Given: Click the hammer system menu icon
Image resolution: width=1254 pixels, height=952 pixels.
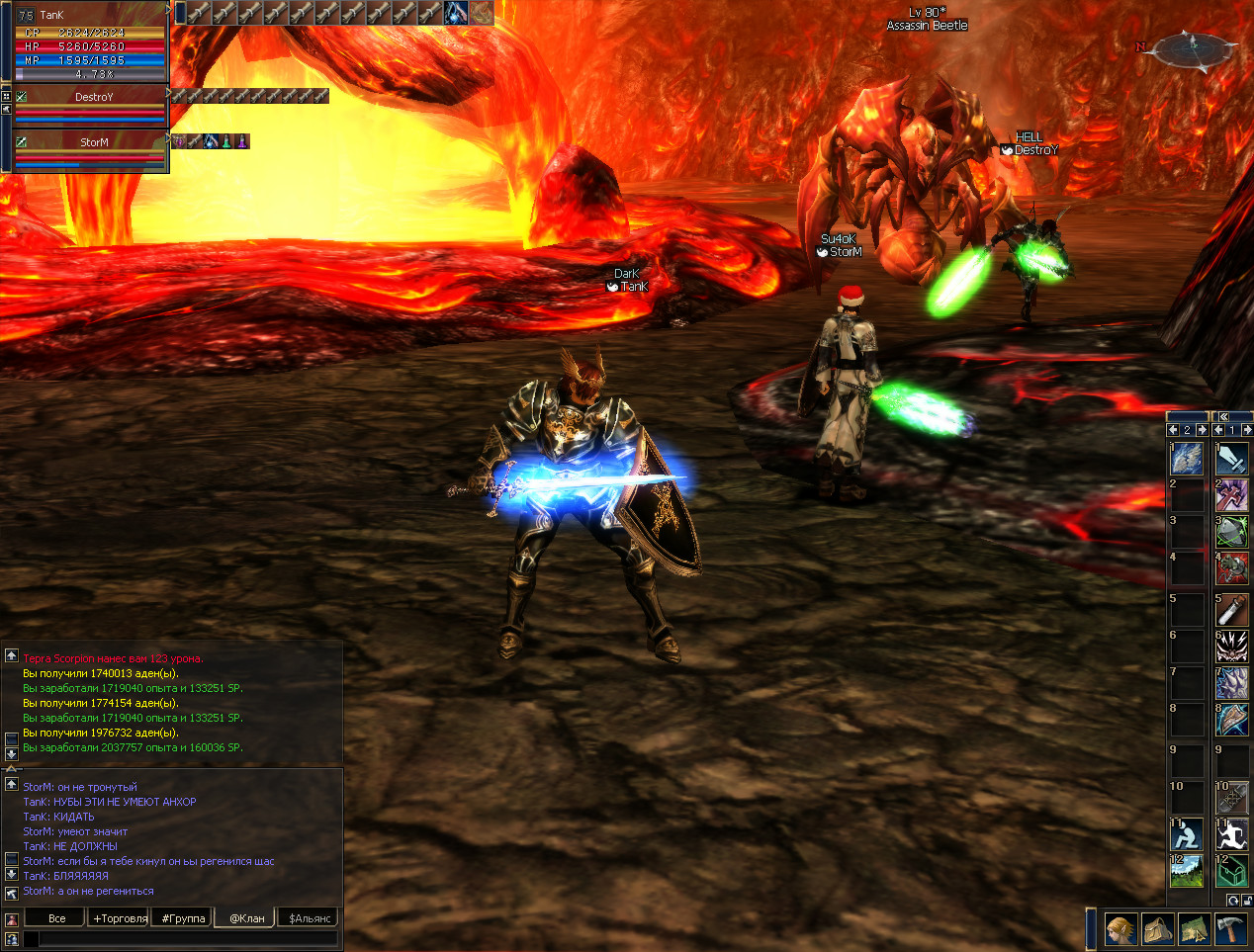Looking at the screenshot, I should coord(1230,930).
